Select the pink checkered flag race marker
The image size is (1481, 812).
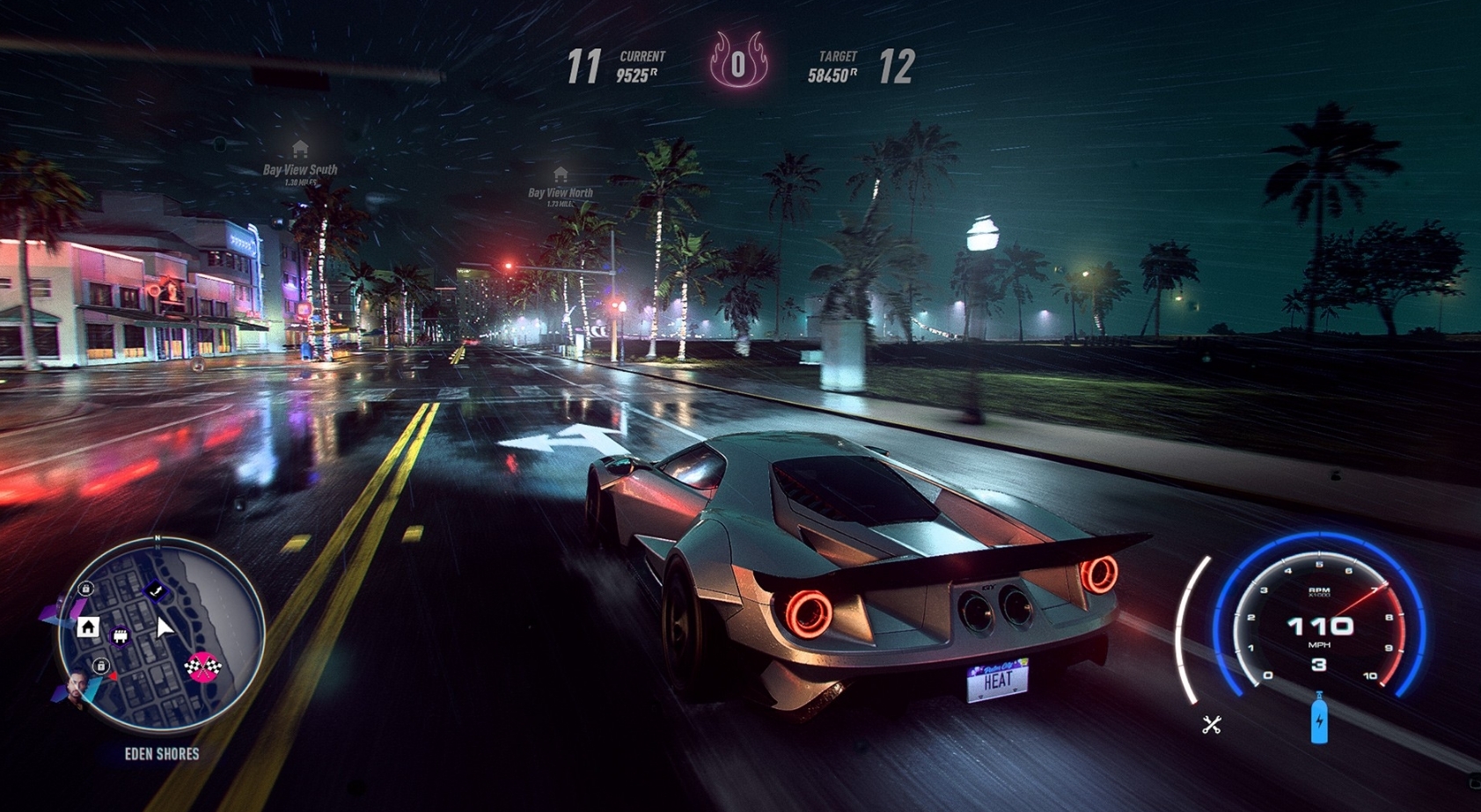[202, 667]
